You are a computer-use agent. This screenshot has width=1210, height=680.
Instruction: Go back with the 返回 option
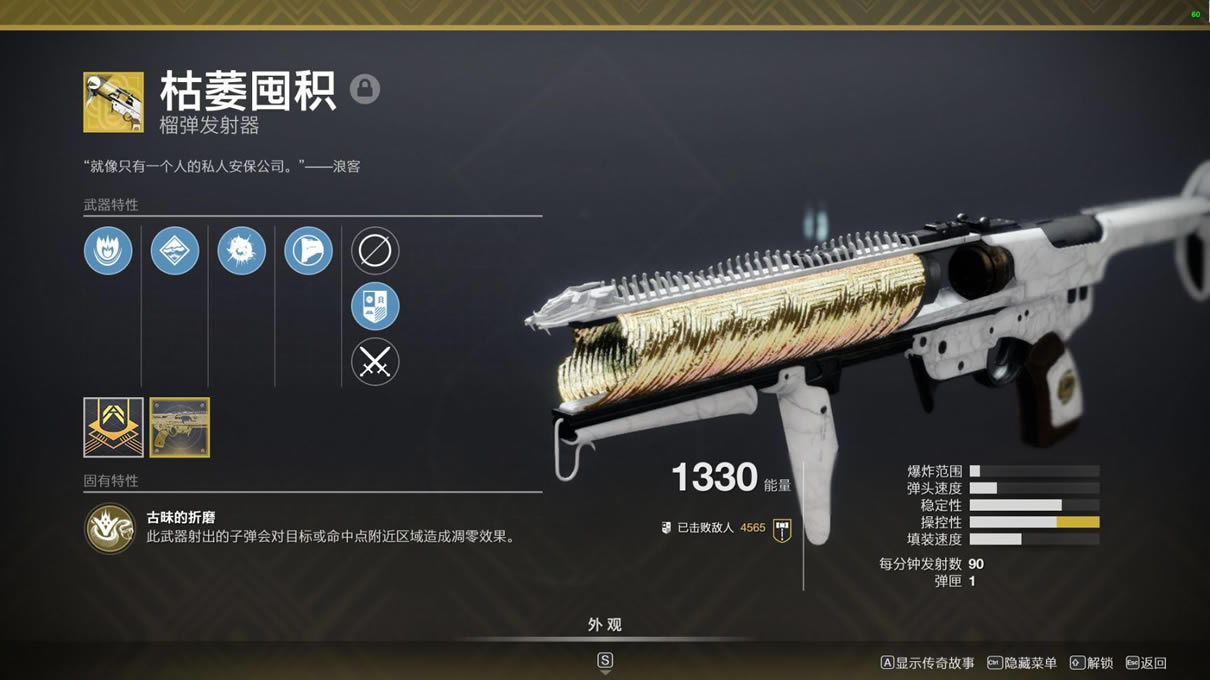pyautogui.click(x=1146, y=663)
